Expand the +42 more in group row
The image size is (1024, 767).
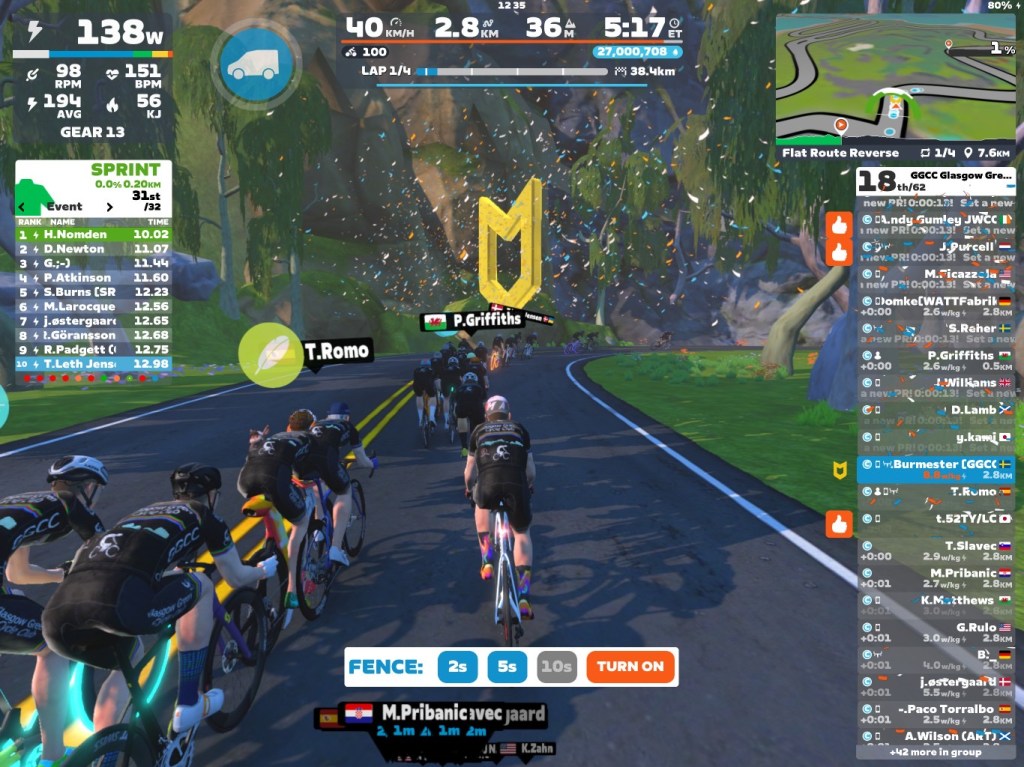click(935, 751)
